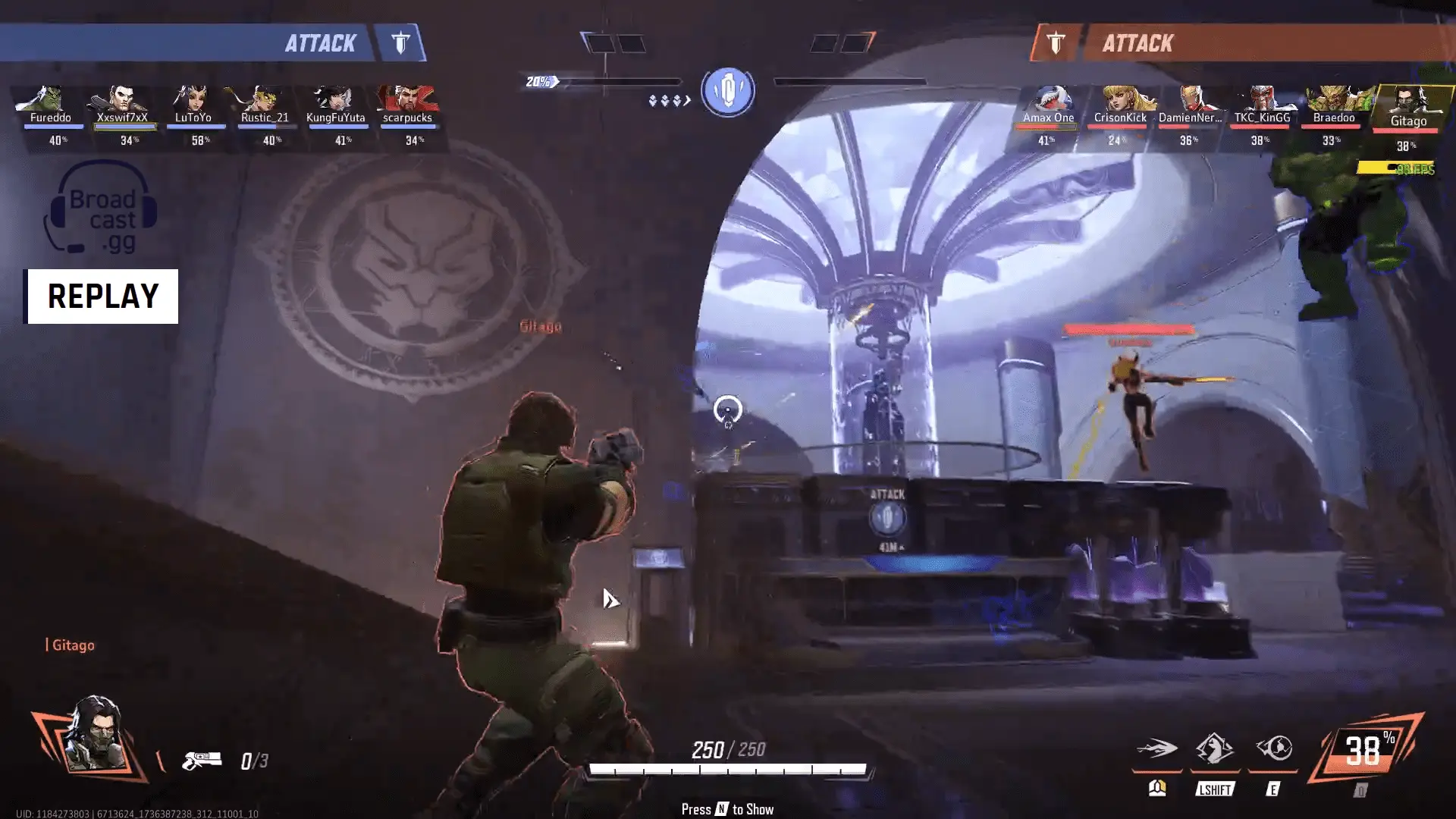The height and width of the screenshot is (819, 1456).
Task: Spectate Amax One
Action: coord(1048,101)
